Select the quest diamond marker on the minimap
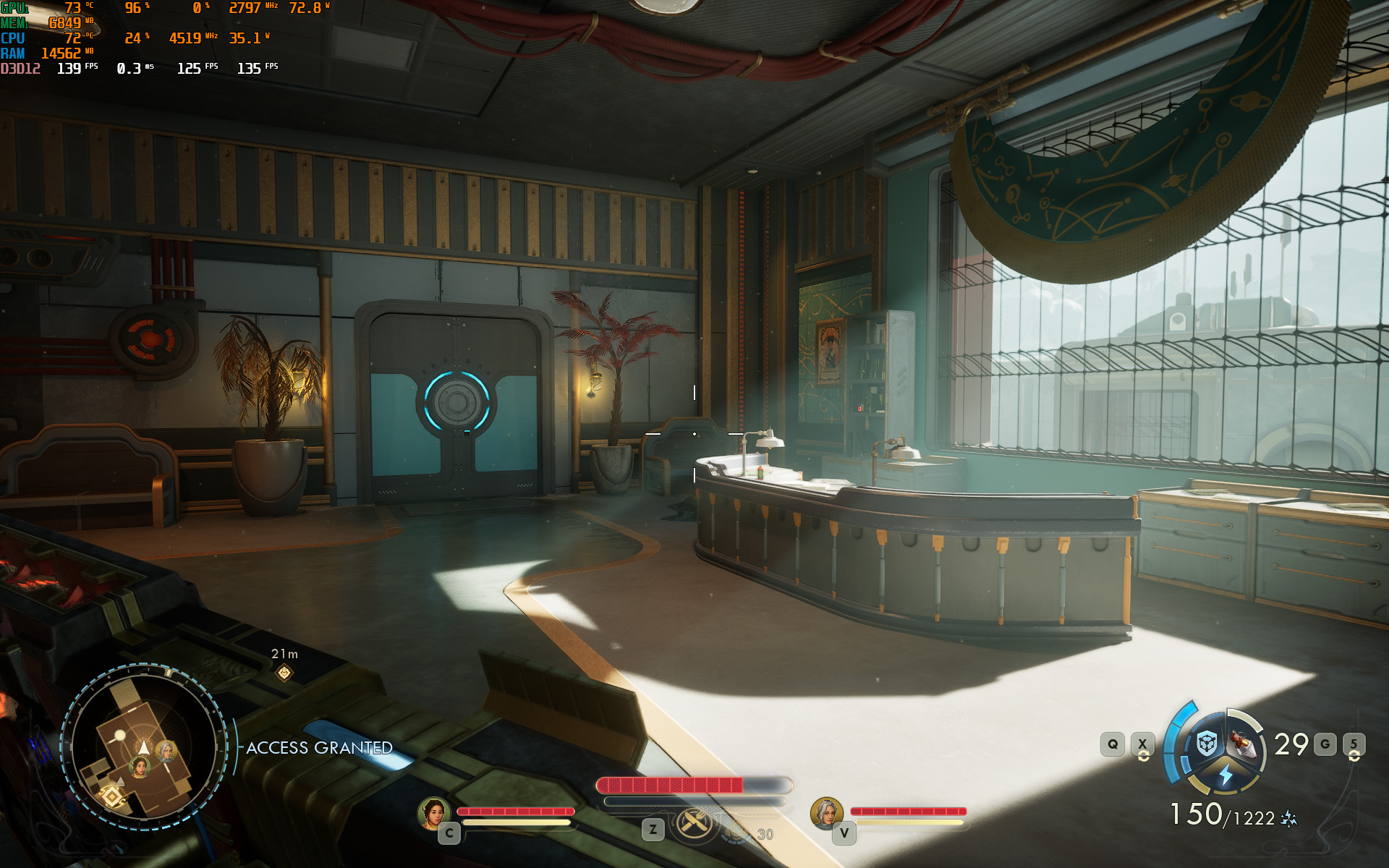Viewport: 1389px width, 868px height. click(x=112, y=796)
